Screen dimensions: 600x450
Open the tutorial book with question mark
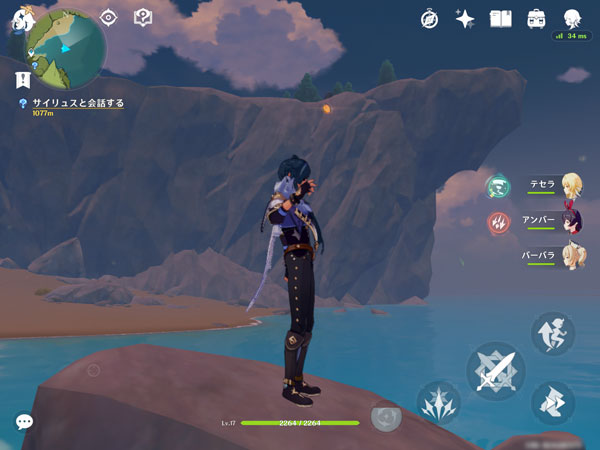pyautogui.click(x=142, y=18)
